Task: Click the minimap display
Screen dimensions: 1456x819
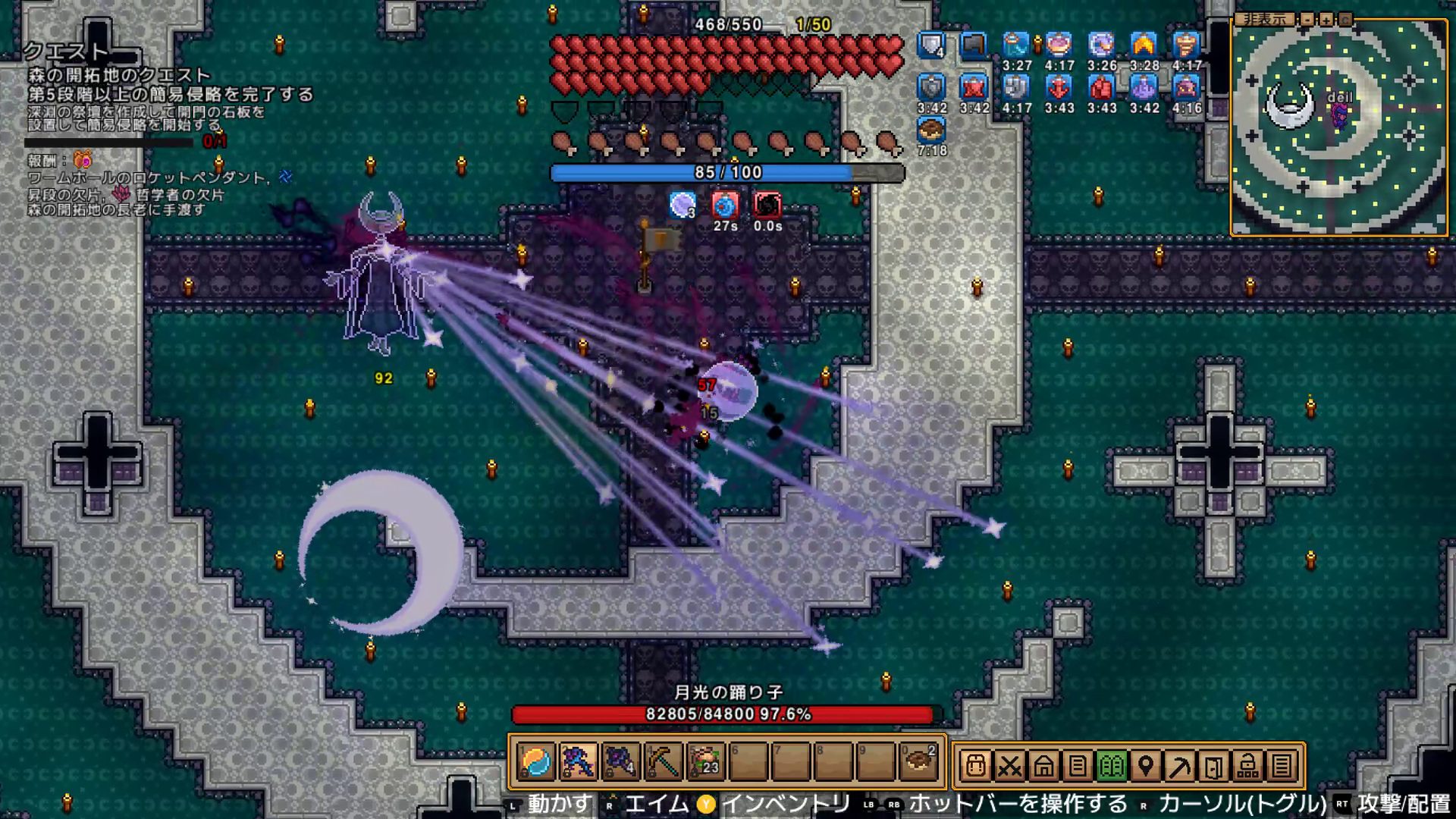Action: pos(1338,129)
